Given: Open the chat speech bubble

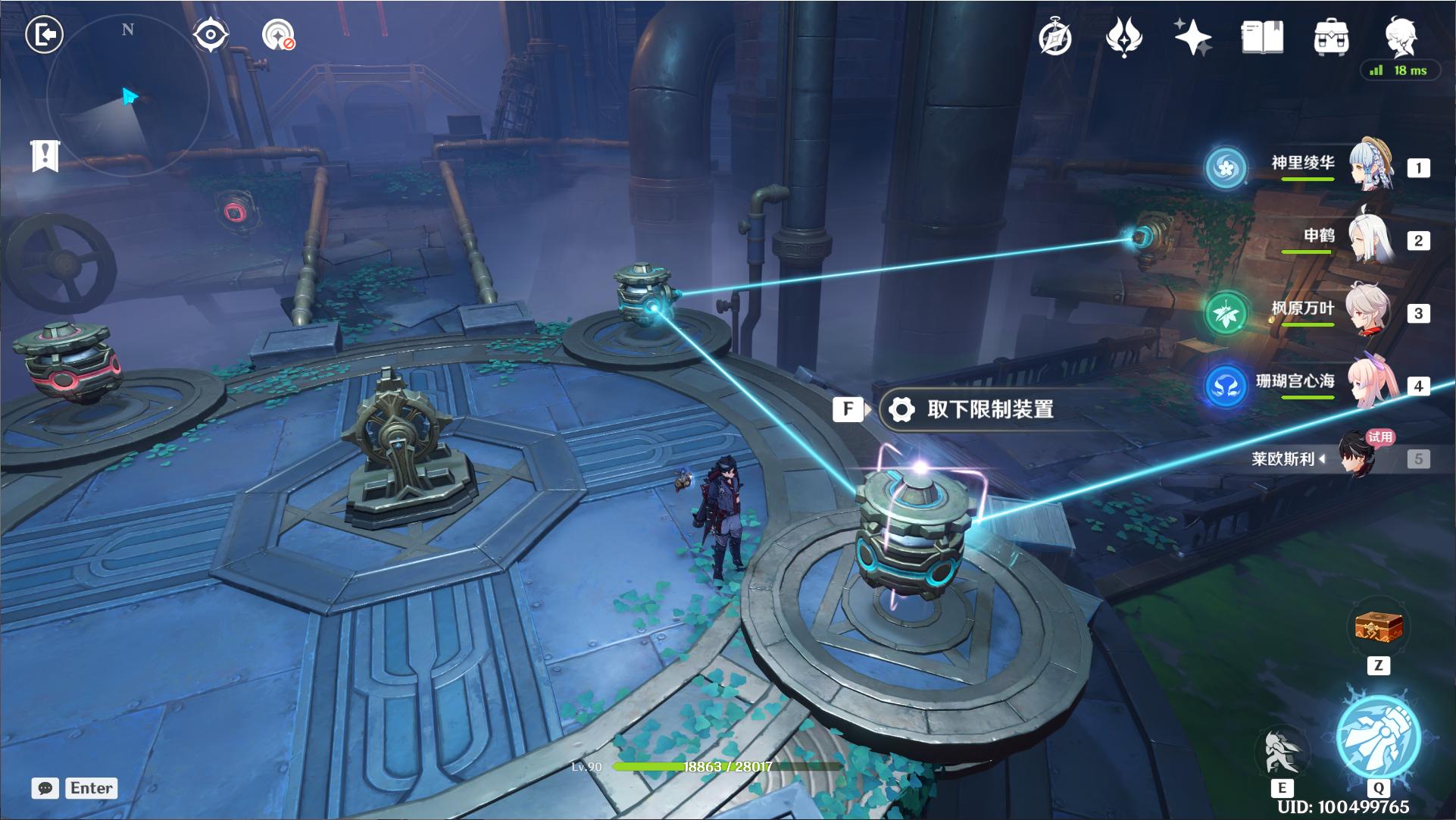Looking at the screenshot, I should pos(45,788).
